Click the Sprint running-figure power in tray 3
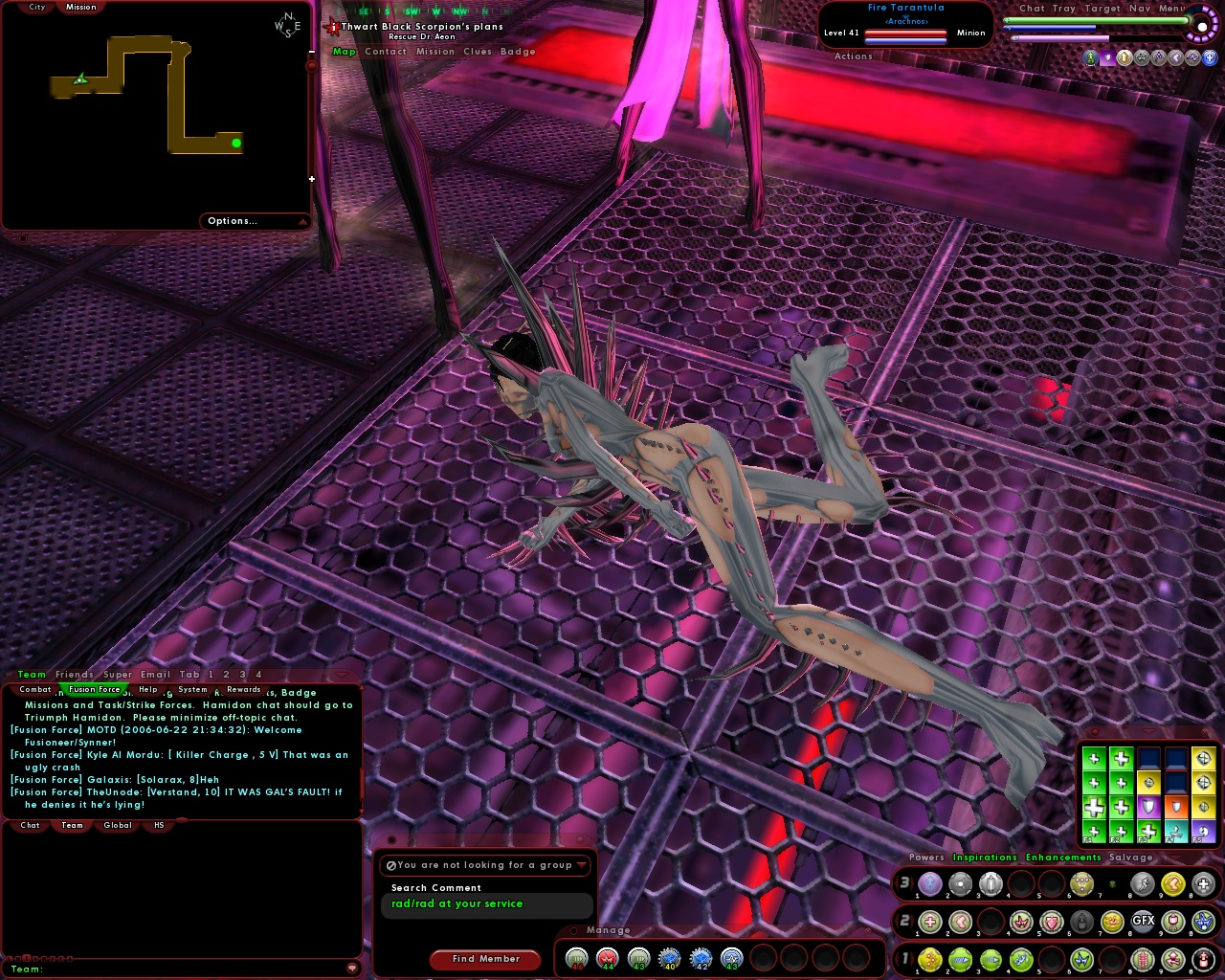The image size is (1225, 980). (x=1143, y=885)
